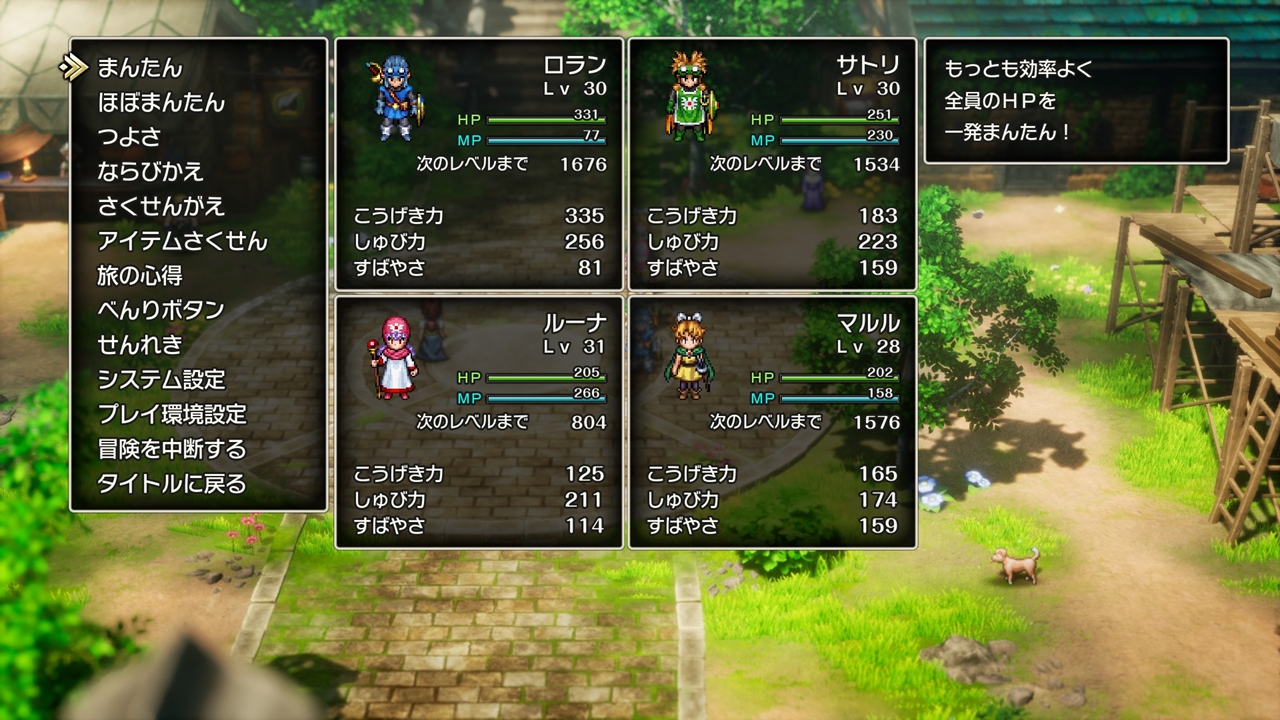Open the せんれき battle record
1280x720 pixels.
click(x=140, y=345)
